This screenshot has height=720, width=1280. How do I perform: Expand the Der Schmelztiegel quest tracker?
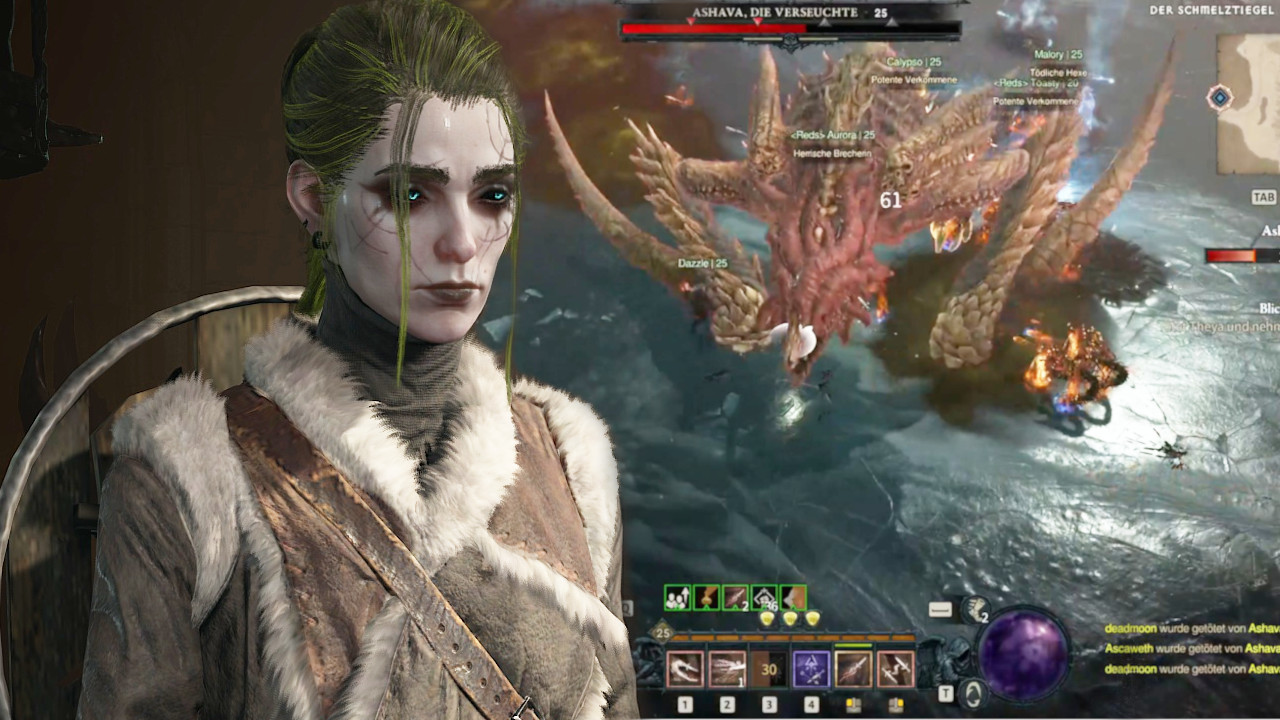(1210, 10)
